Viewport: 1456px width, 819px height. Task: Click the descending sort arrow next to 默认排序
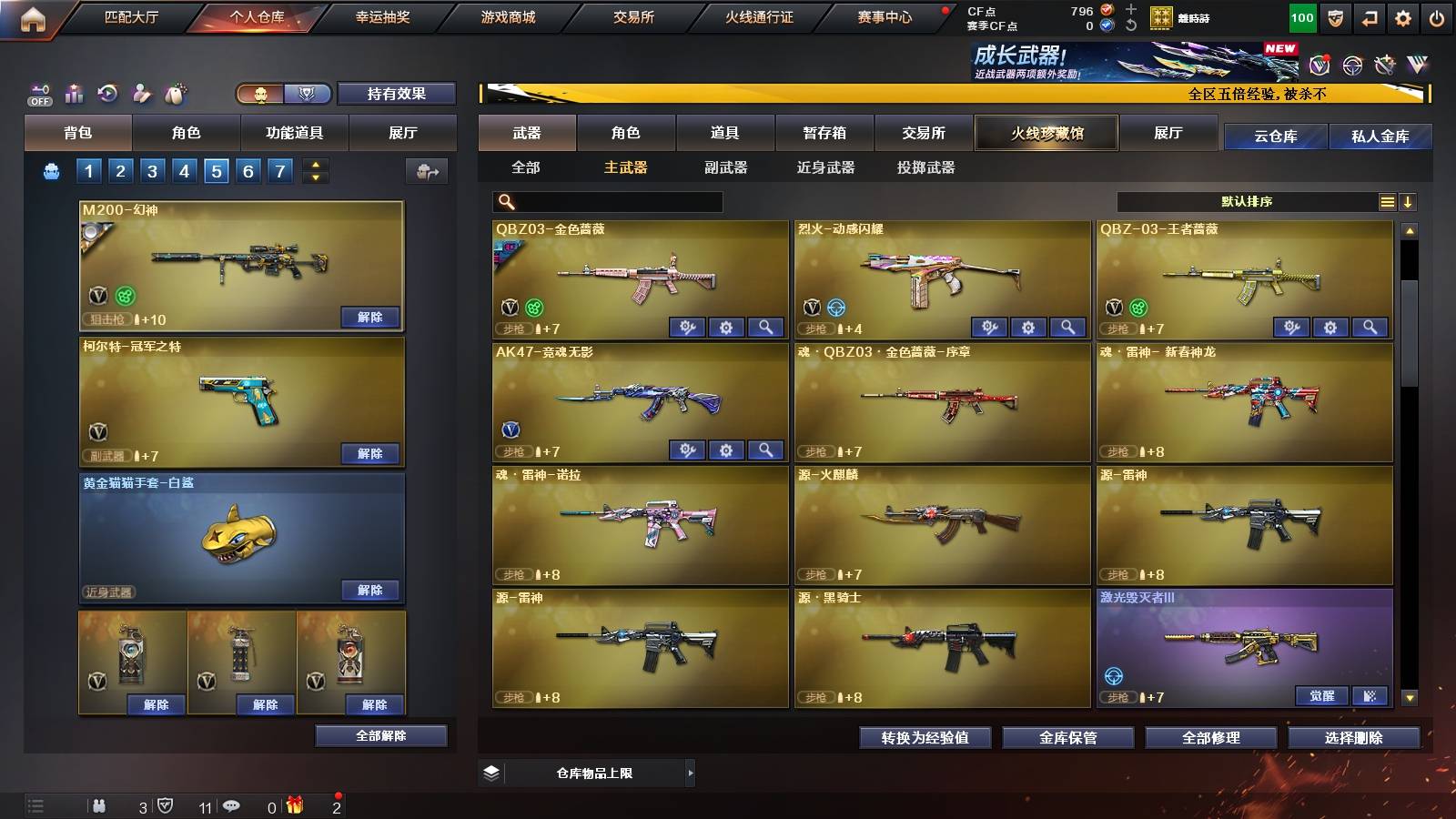[x=1410, y=202]
